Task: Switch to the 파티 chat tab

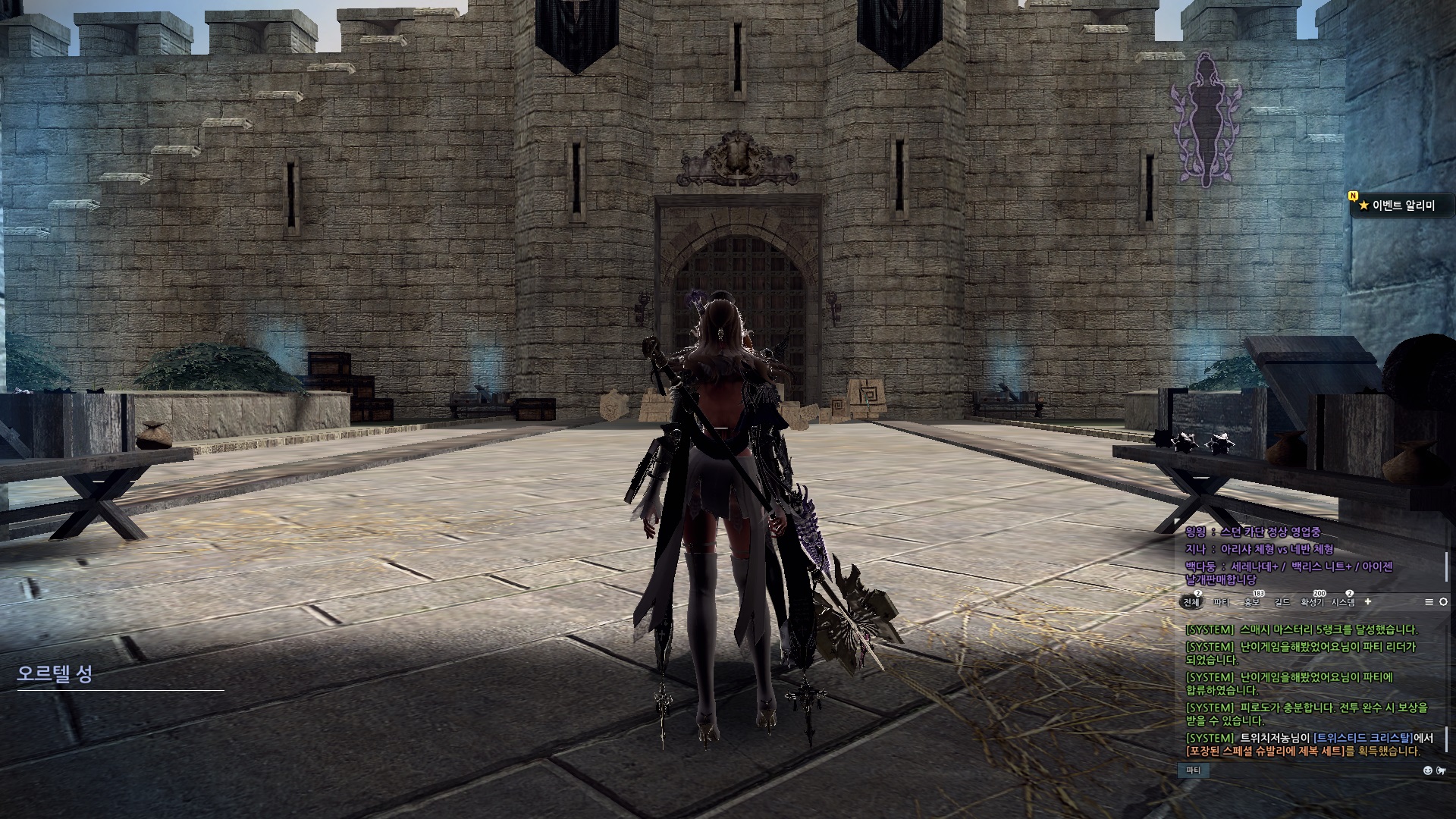Action: click(1221, 602)
